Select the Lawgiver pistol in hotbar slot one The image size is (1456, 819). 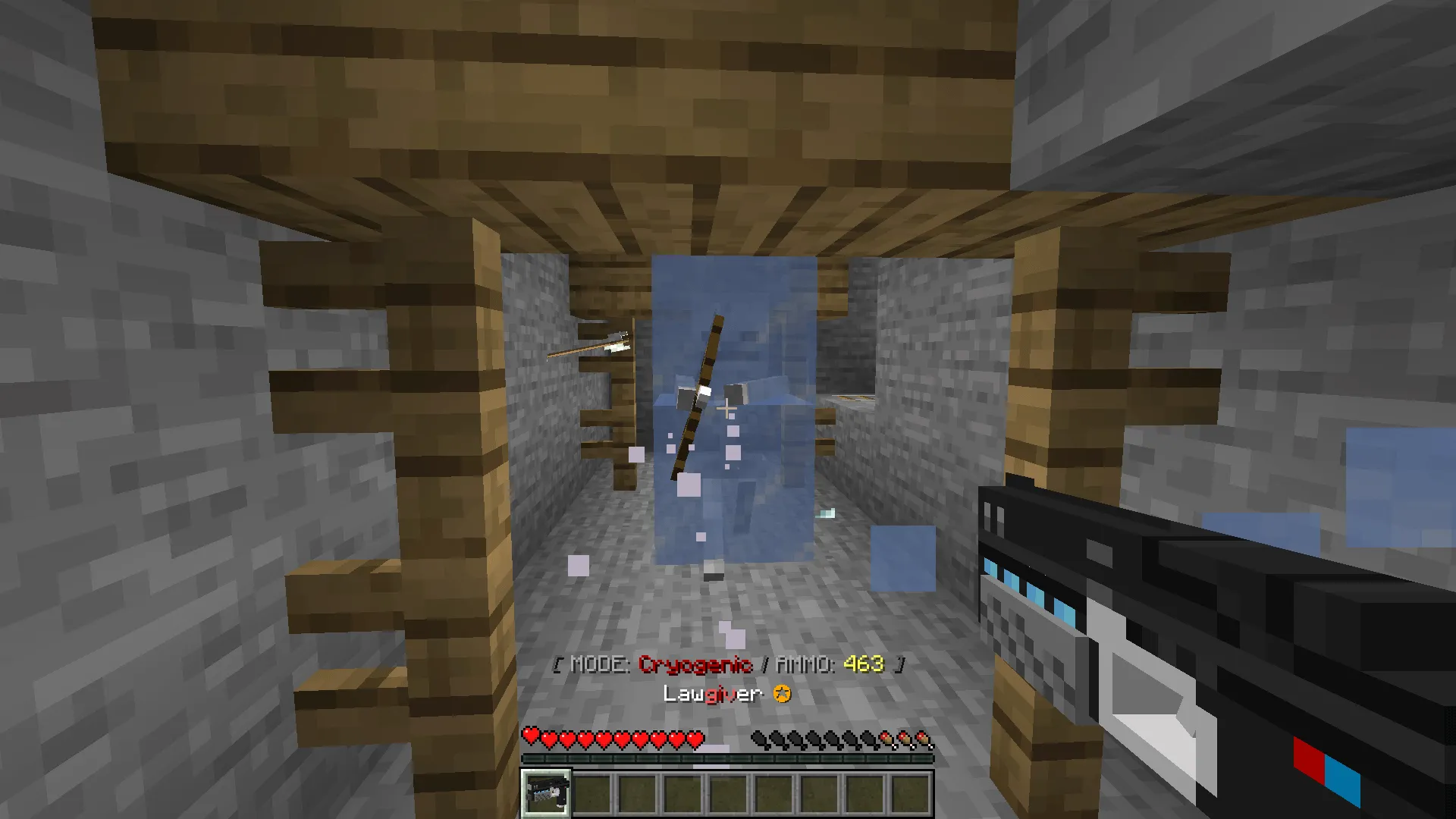coord(544,793)
